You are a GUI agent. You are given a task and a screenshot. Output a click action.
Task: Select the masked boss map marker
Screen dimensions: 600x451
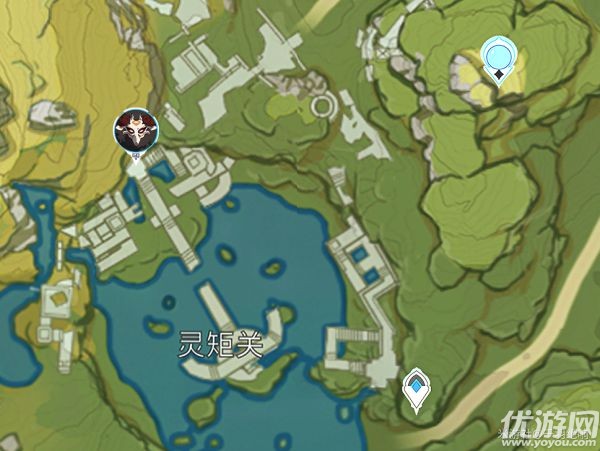coord(131,130)
